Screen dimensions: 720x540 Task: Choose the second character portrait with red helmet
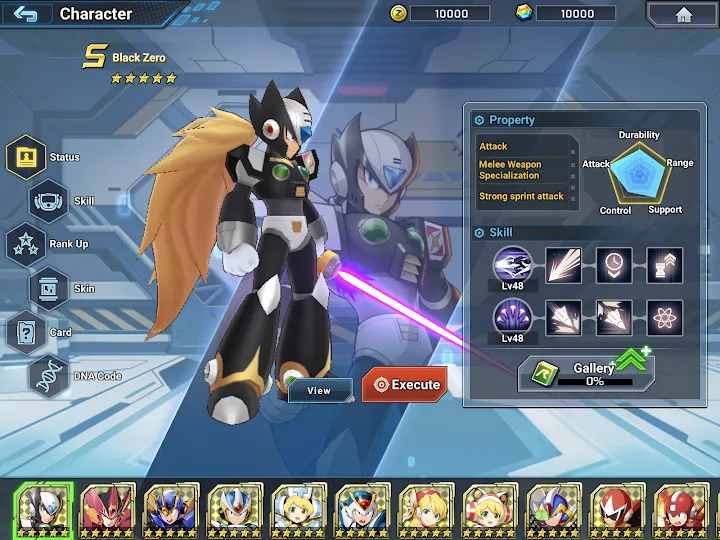(106, 509)
